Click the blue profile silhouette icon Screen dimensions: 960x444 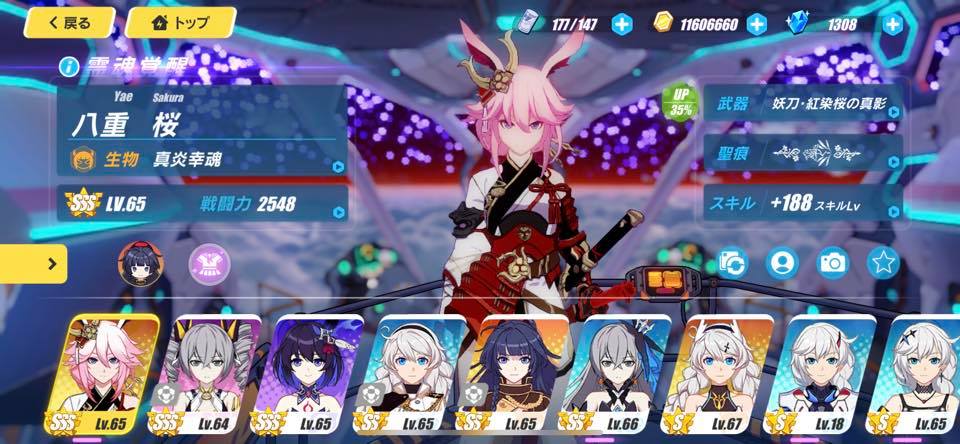[x=782, y=263]
